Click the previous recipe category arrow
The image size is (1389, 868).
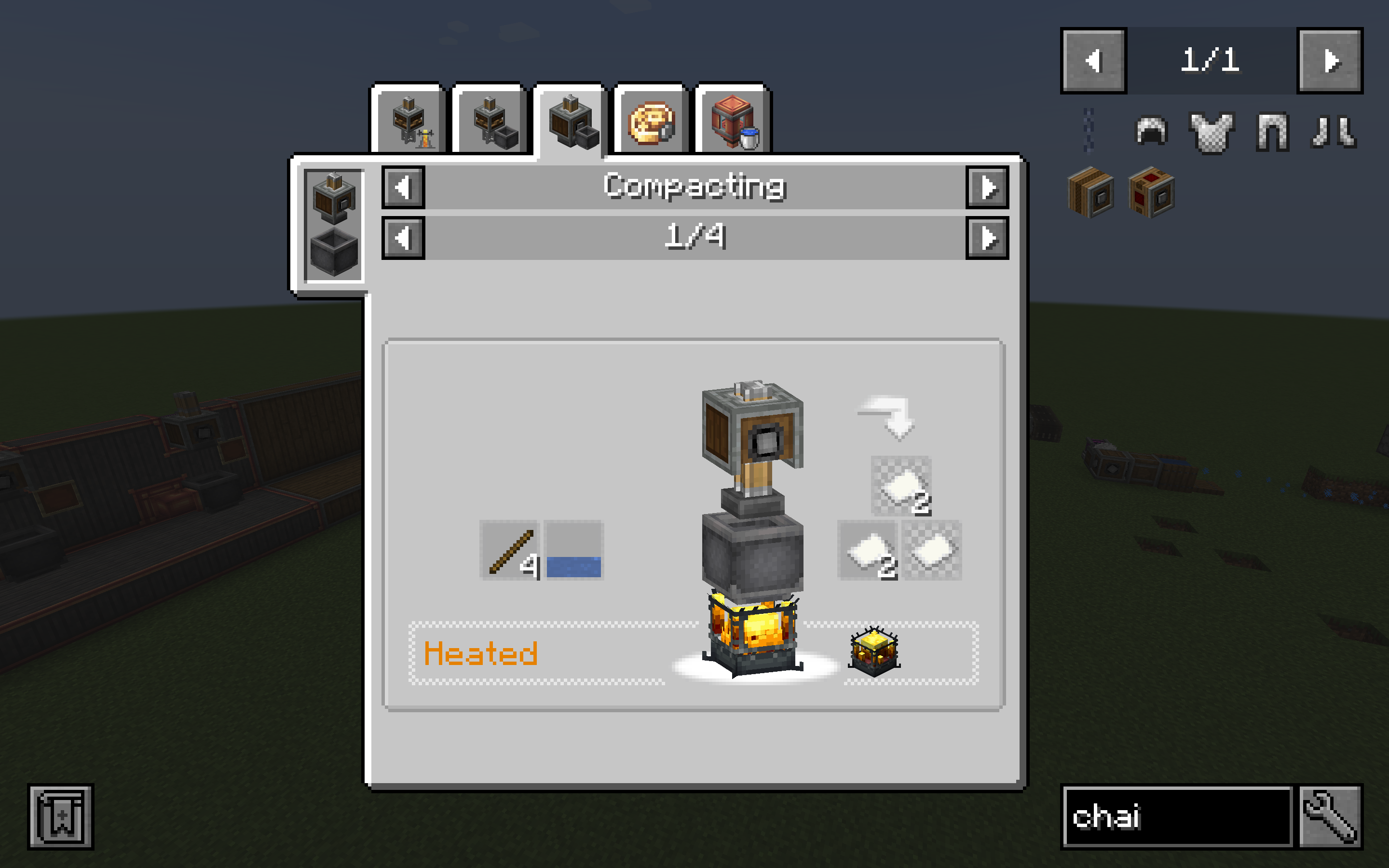point(404,187)
